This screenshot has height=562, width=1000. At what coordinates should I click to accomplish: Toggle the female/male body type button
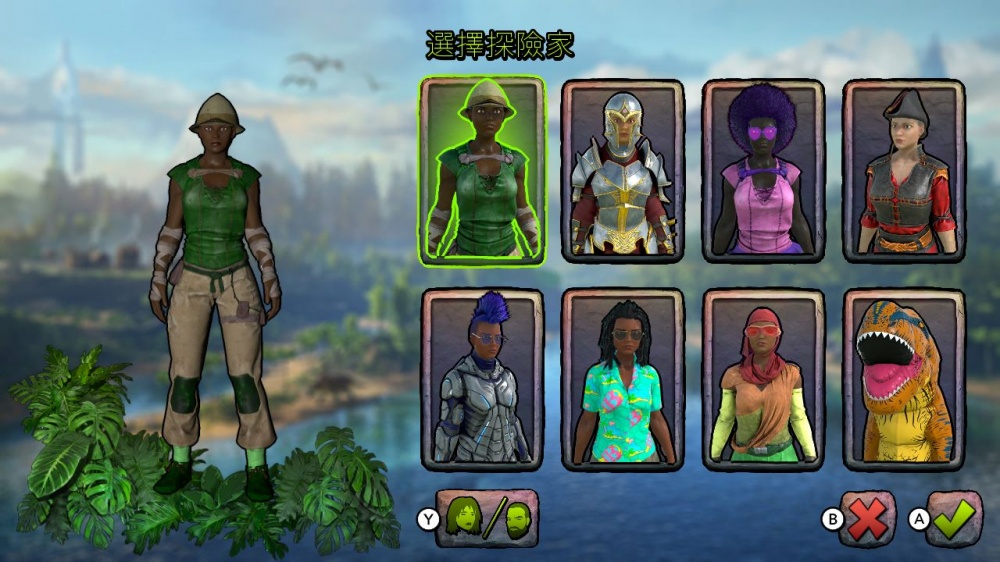click(487, 518)
